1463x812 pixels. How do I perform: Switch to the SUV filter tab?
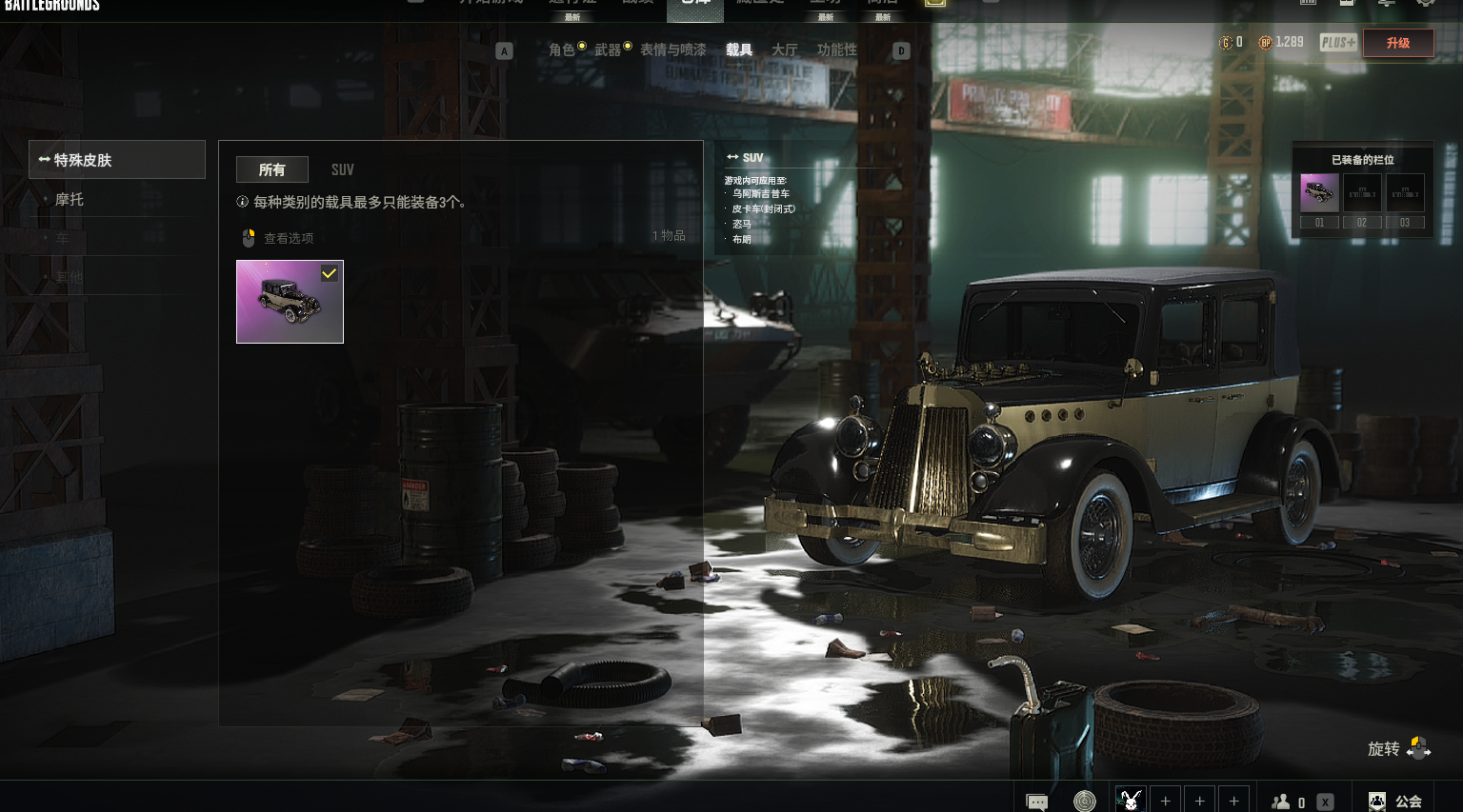point(342,169)
